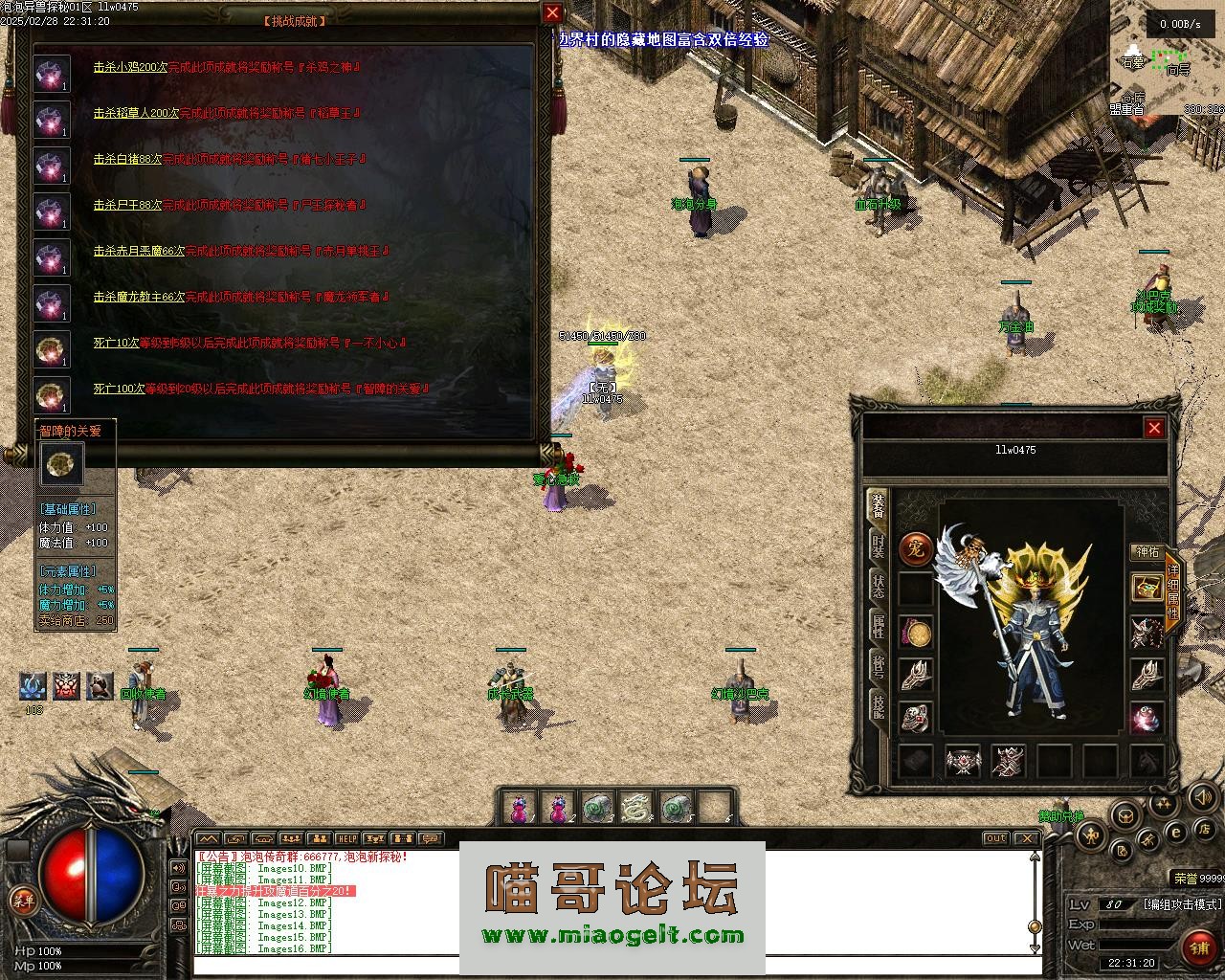Select the treasure chest equipment slot
This screenshot has height=980, width=1225.
[x=1147, y=587]
